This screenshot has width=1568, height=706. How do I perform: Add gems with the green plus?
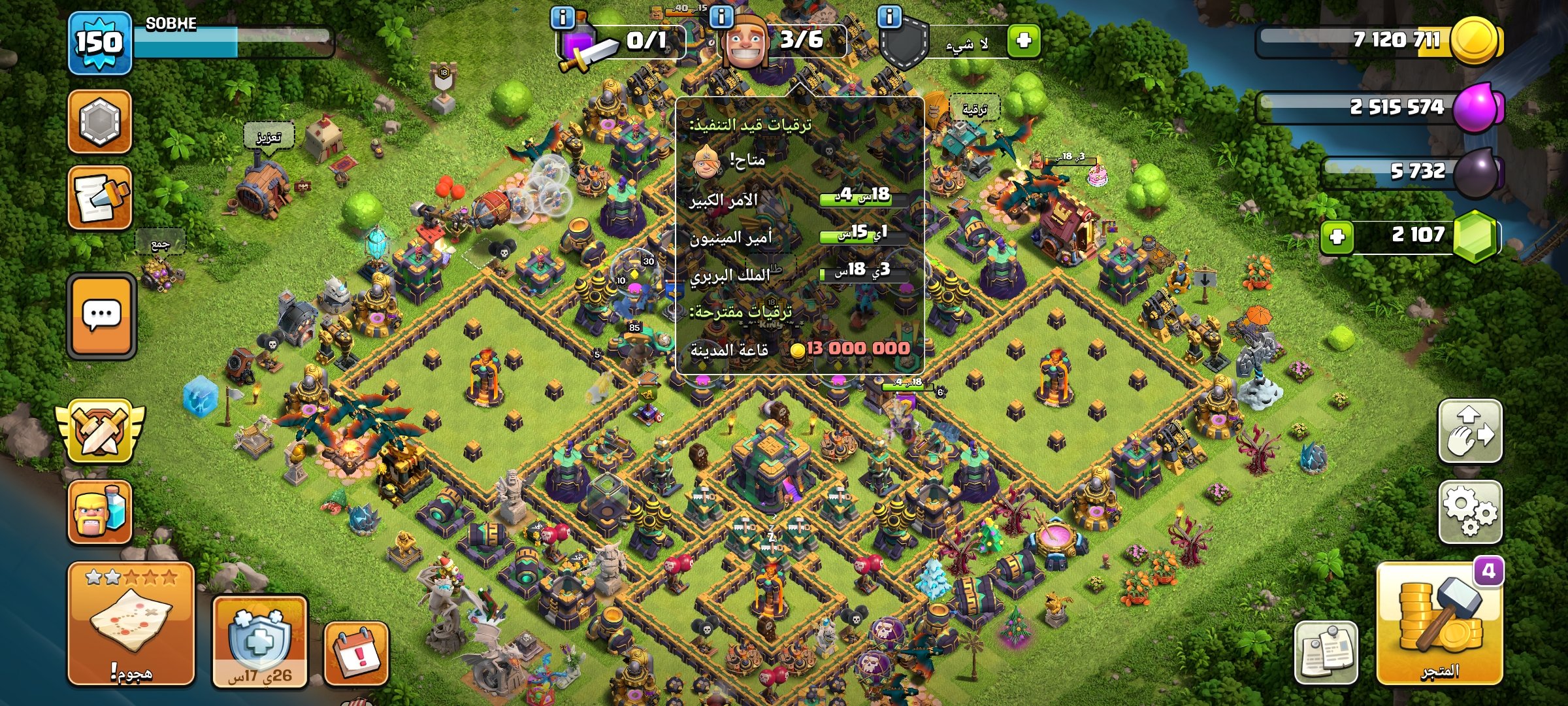point(1337,236)
